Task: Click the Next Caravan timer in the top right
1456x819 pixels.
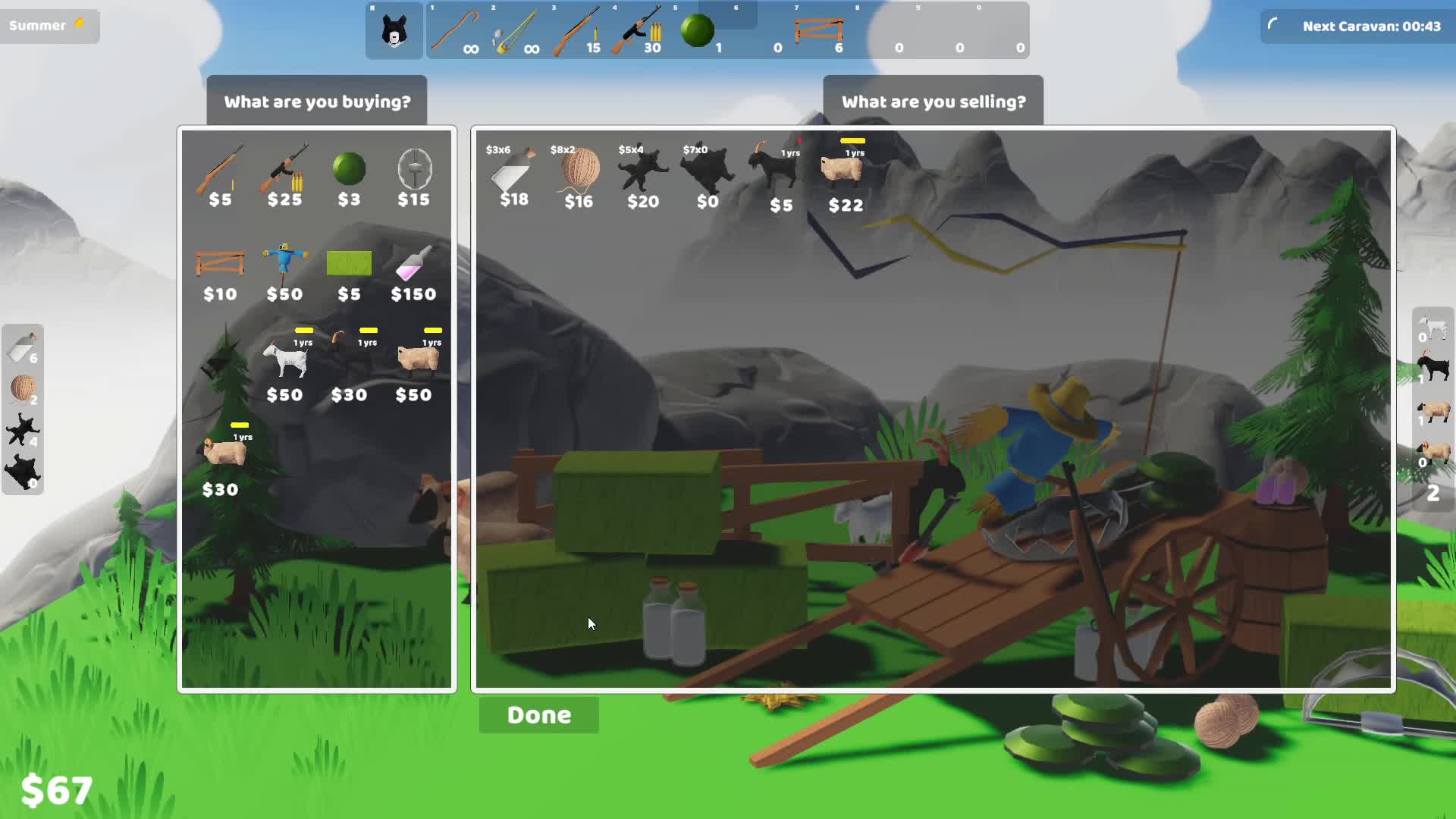Action: click(1358, 25)
